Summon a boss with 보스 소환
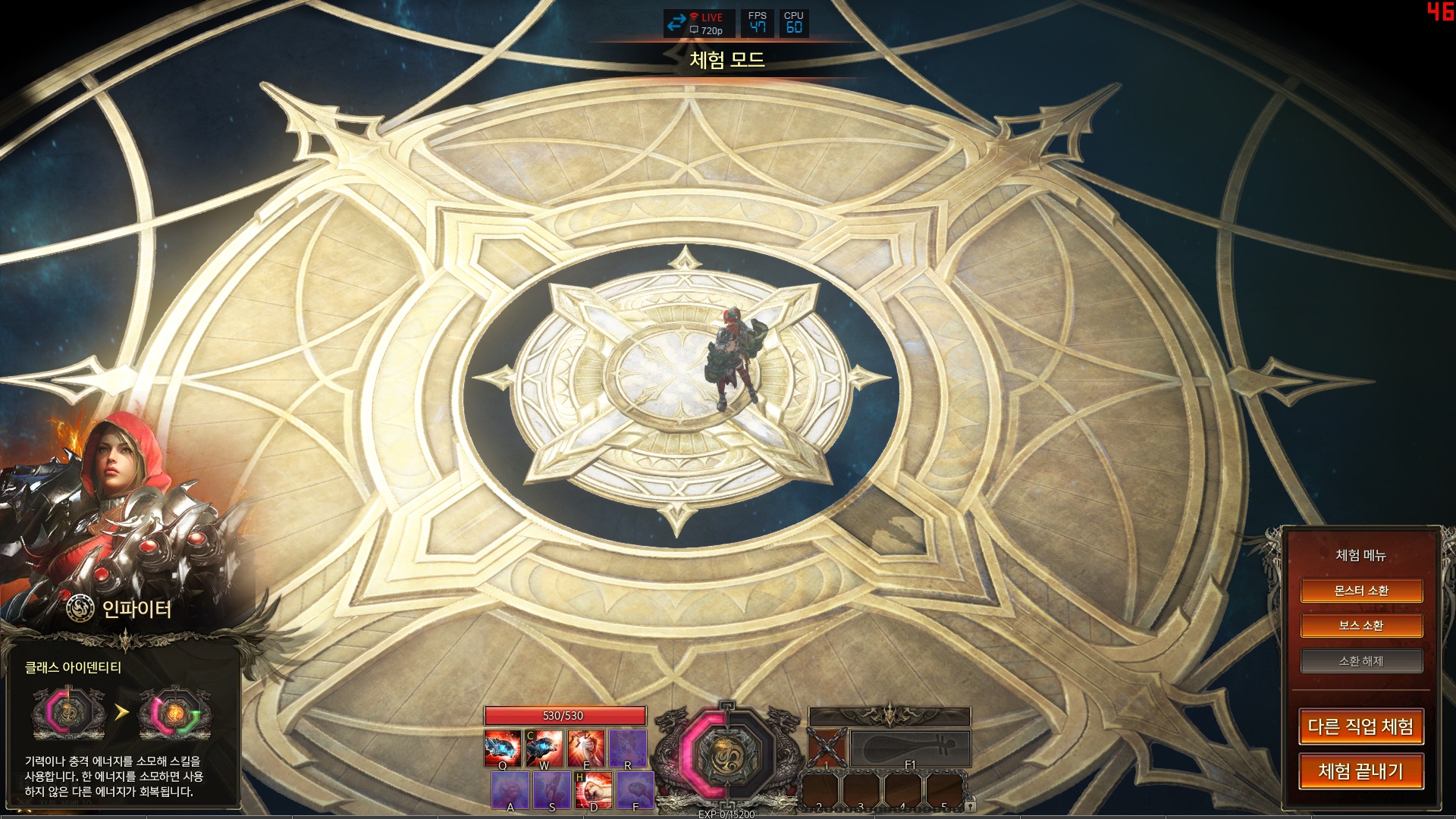The image size is (1456, 819). coord(1361,626)
